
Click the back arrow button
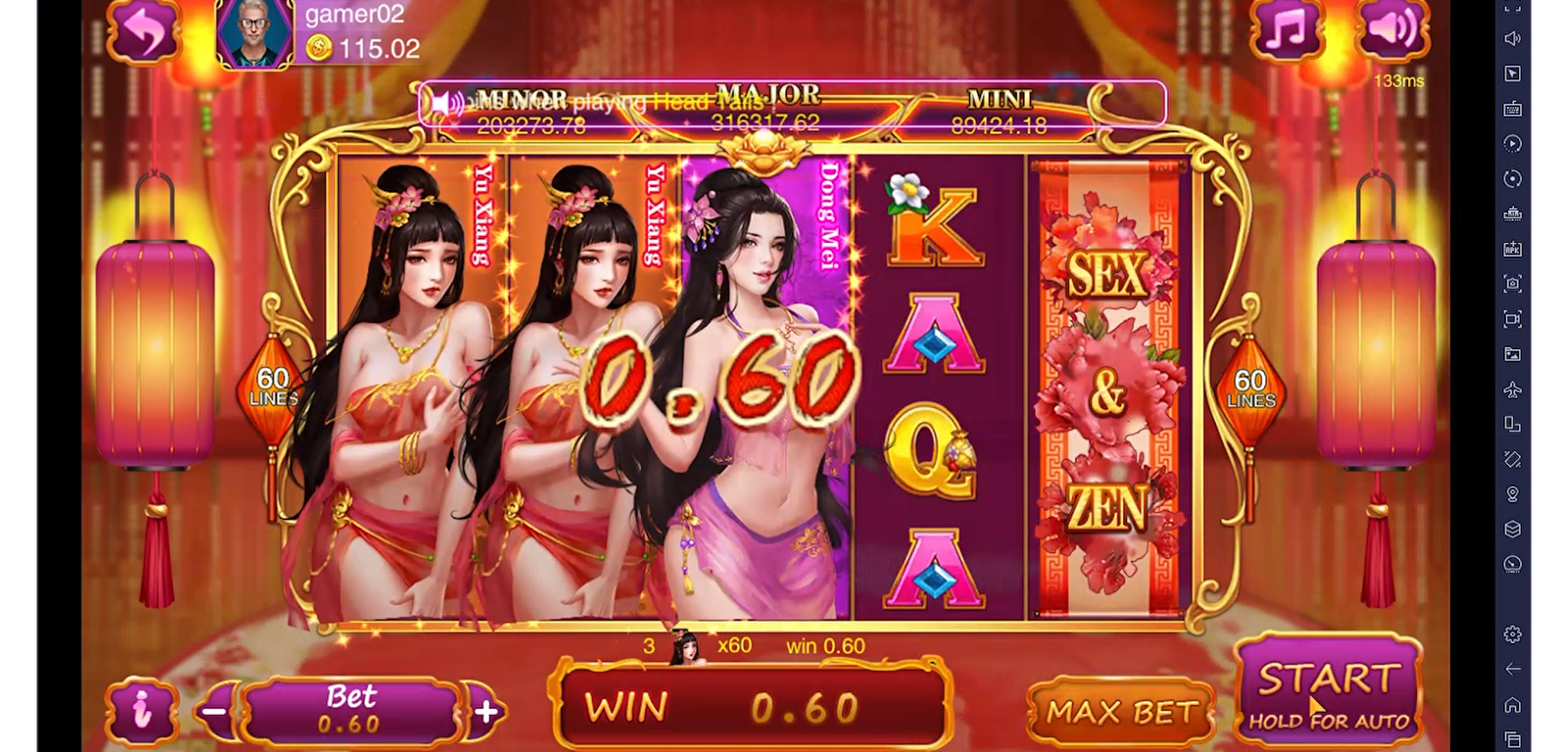[143, 30]
